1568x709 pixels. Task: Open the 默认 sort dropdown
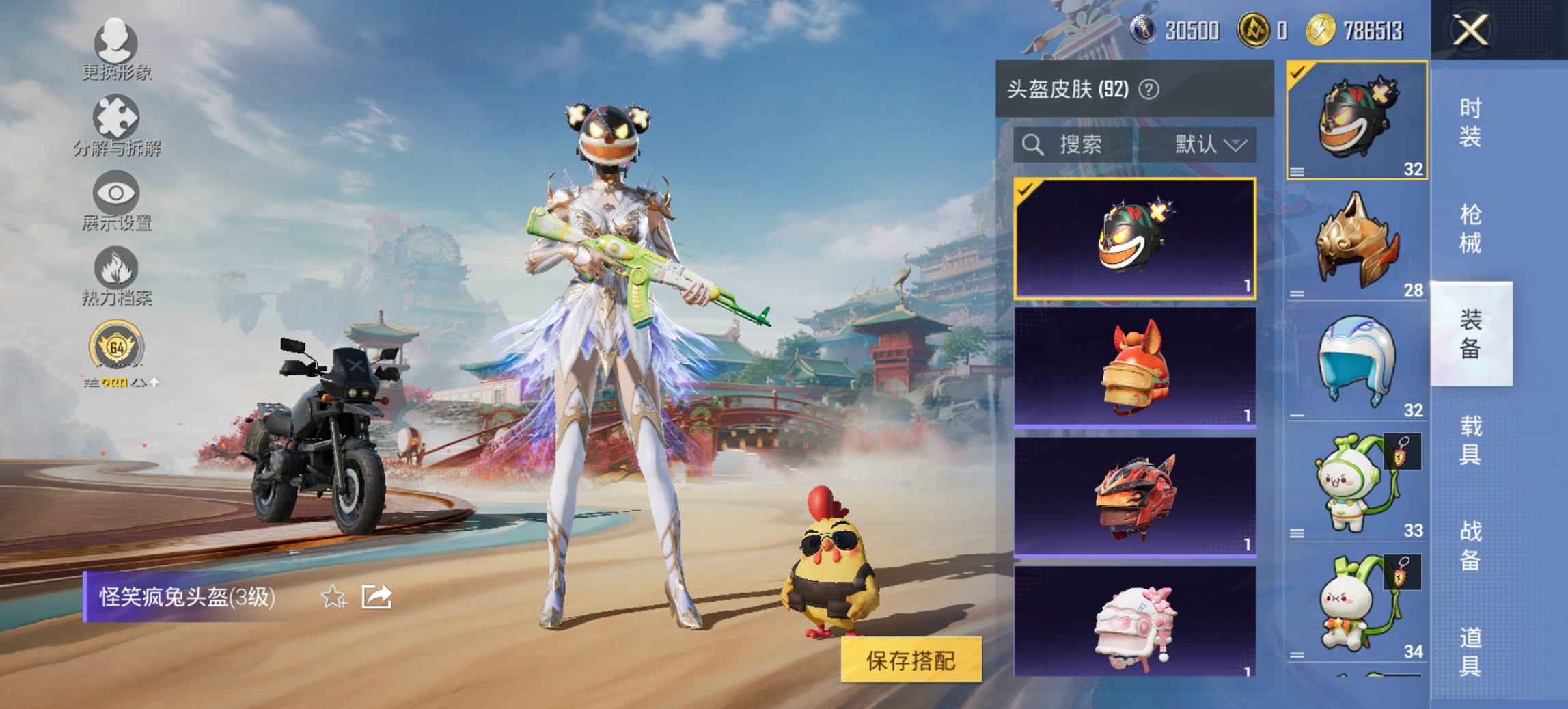1209,144
